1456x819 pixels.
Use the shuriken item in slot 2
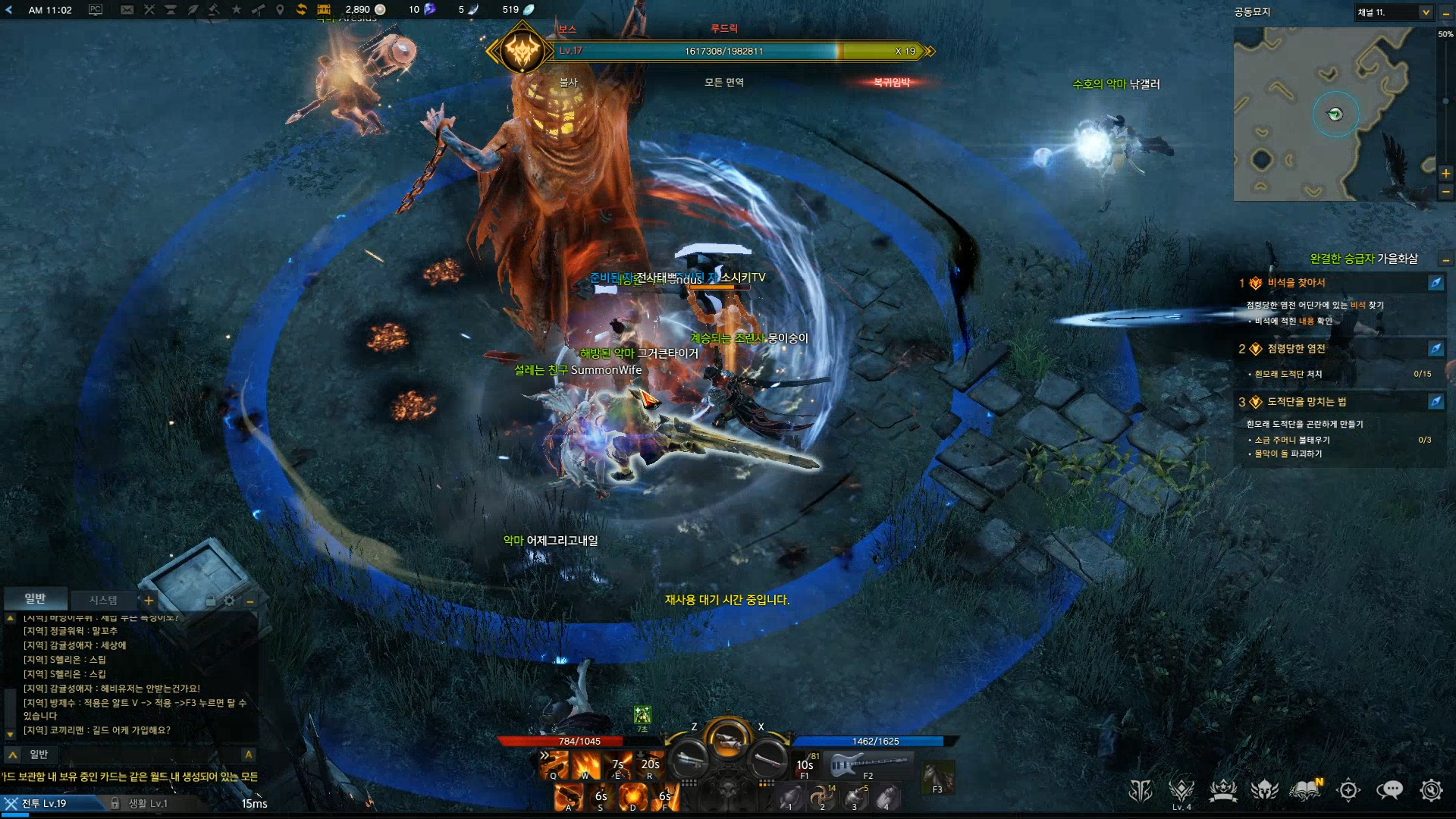click(x=822, y=796)
